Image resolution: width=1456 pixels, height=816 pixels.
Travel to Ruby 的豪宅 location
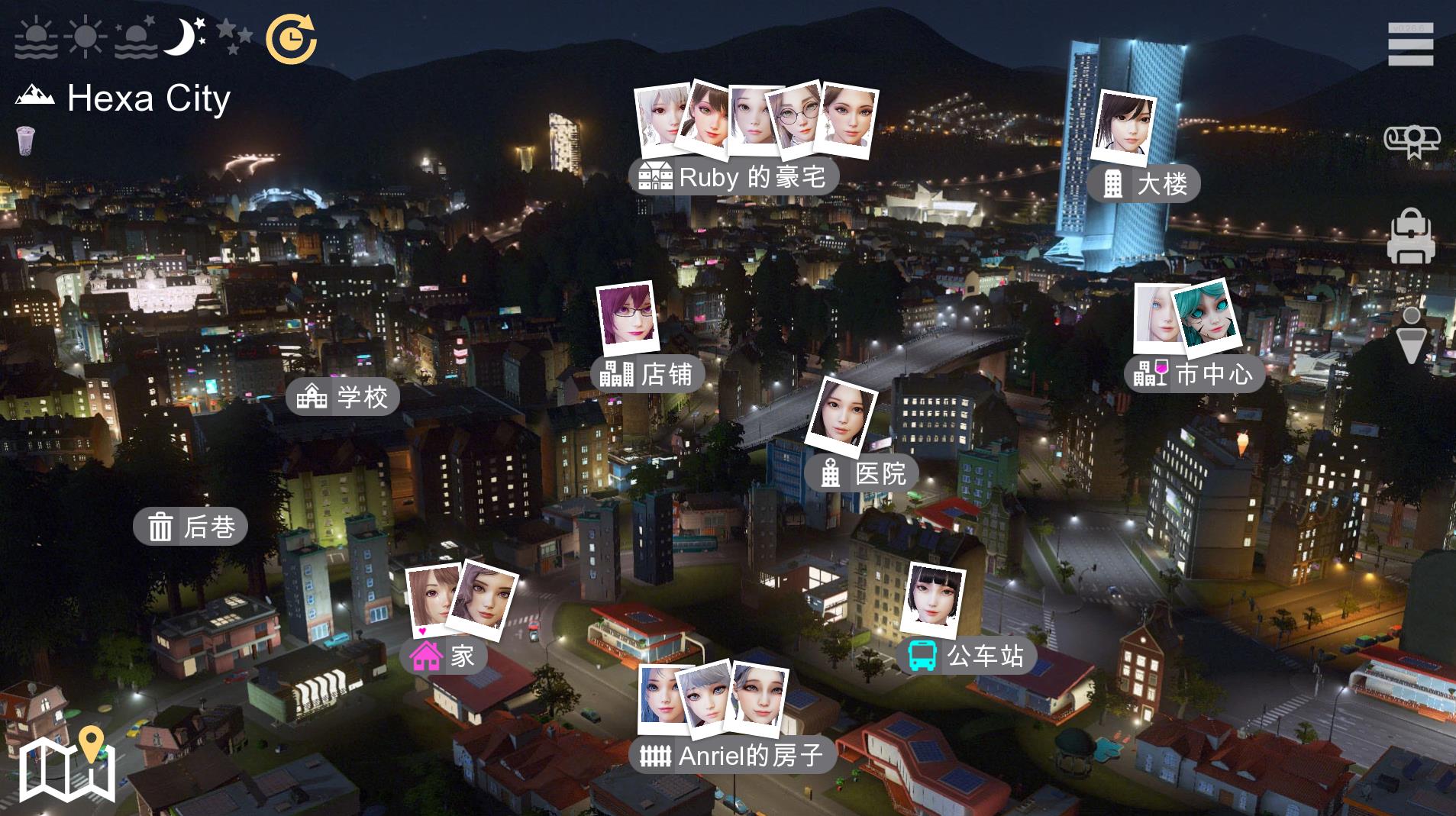734,178
